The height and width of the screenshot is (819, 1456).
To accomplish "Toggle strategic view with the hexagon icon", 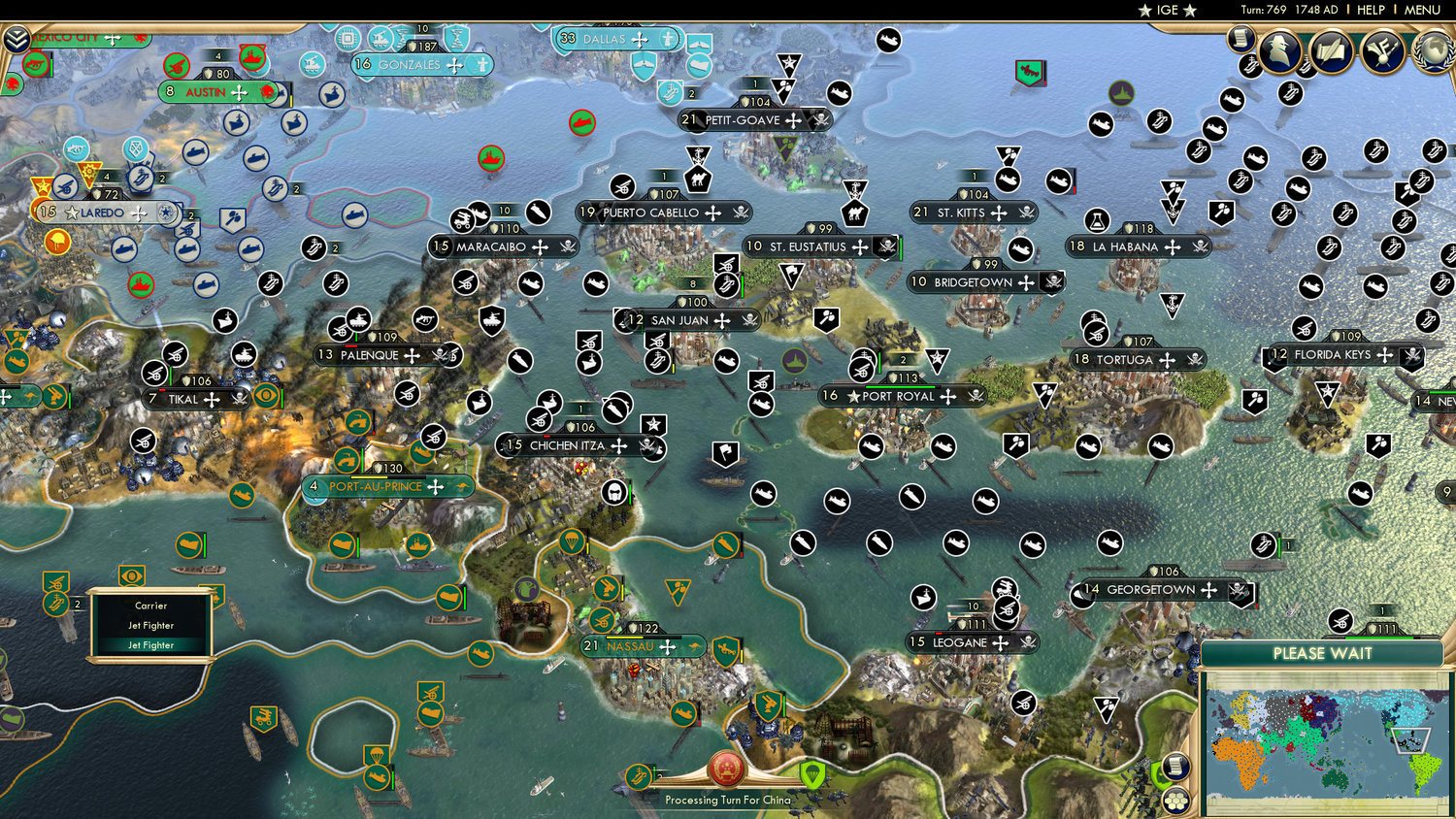I will point(1176,802).
